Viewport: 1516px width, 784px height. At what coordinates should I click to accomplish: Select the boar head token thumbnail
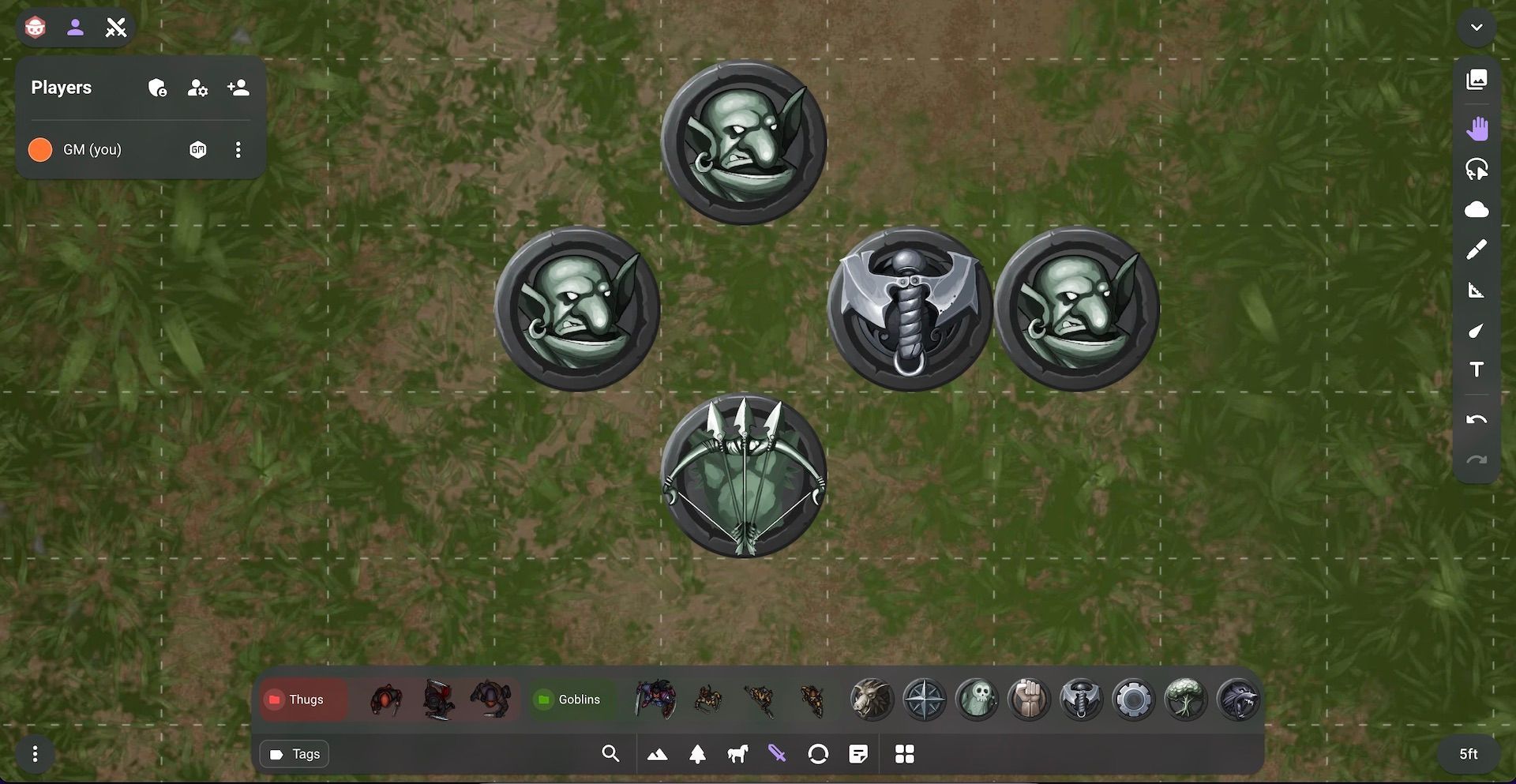(872, 699)
